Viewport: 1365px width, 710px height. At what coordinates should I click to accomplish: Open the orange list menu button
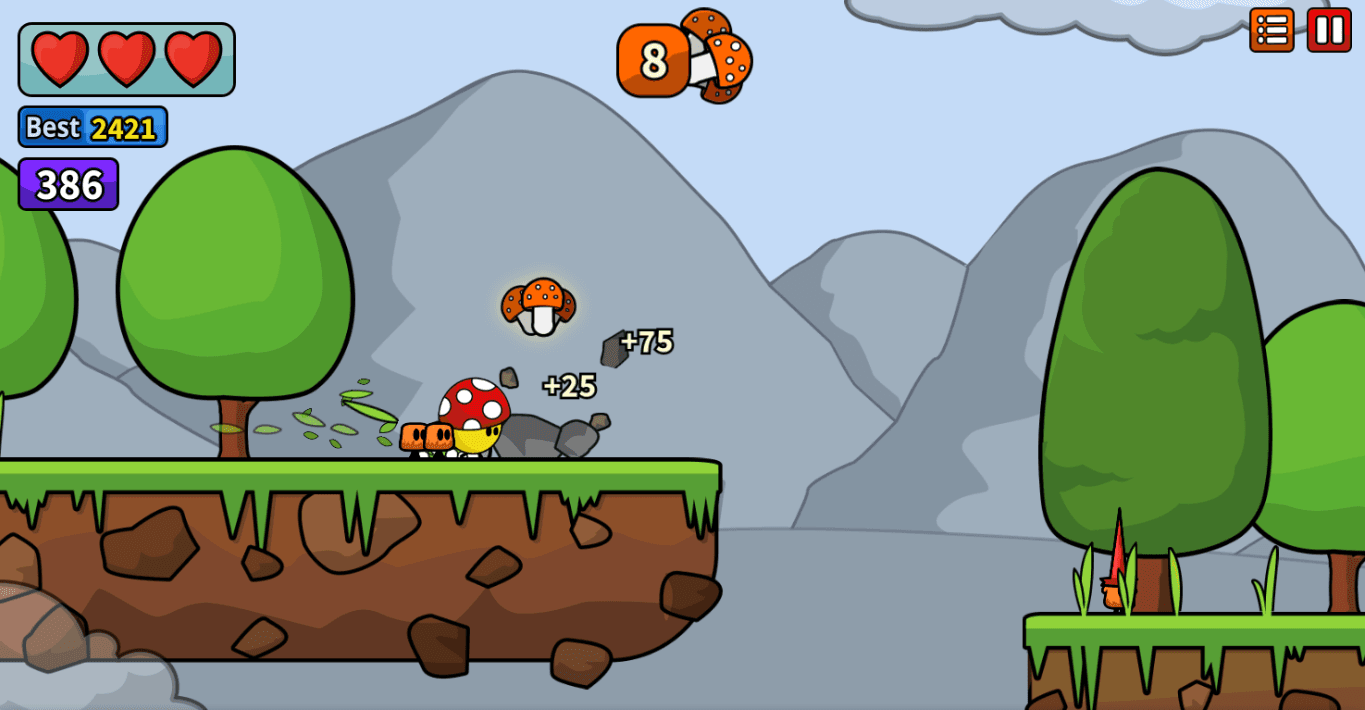tap(1272, 30)
